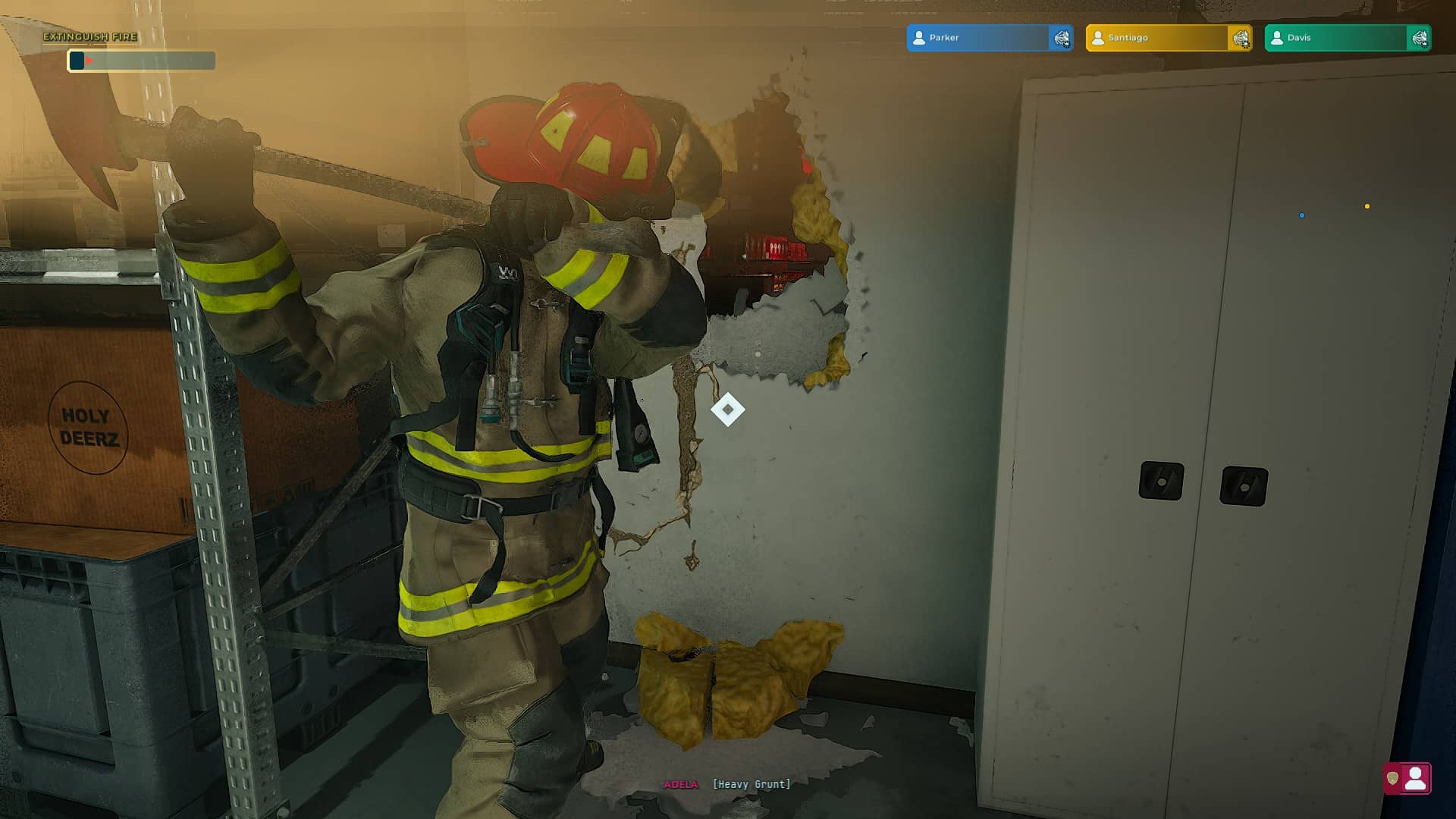Click the hose nozzle icon beside Santiago
The image size is (1456, 819).
pyautogui.click(x=1241, y=38)
